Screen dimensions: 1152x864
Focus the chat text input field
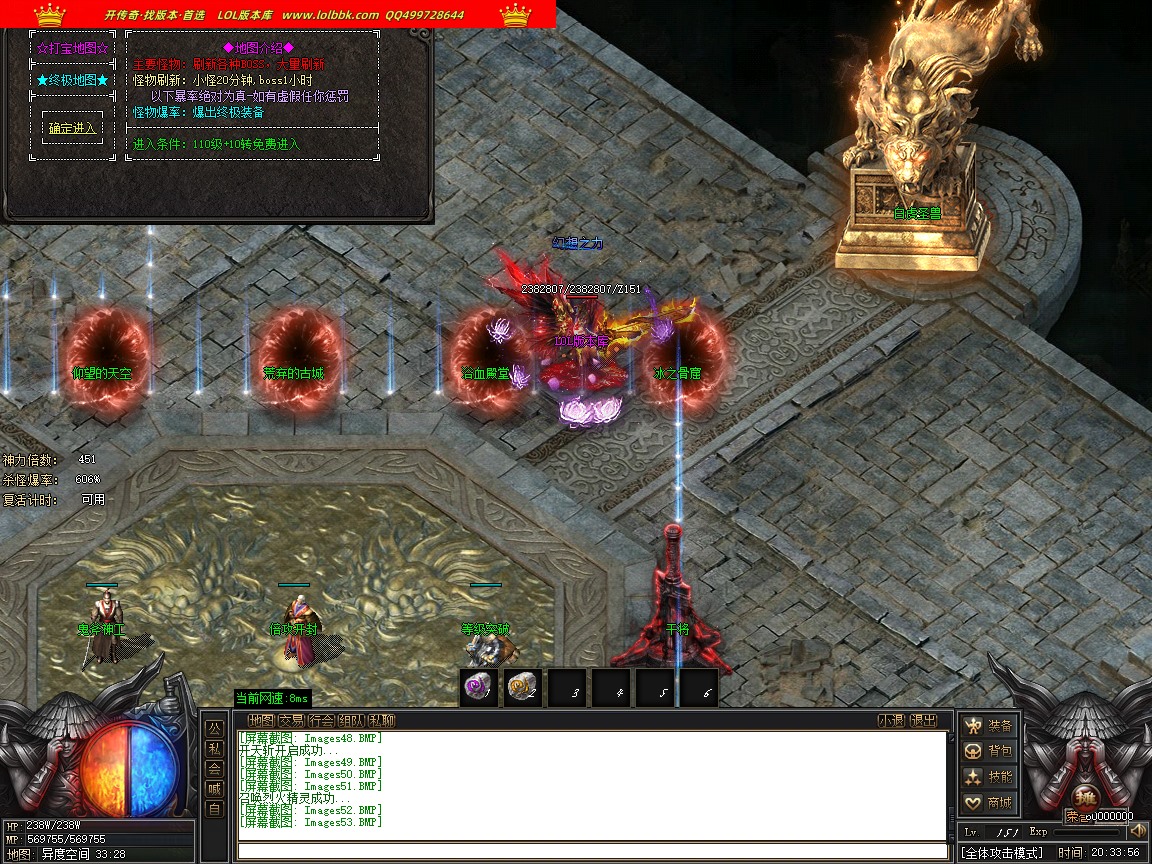[590, 851]
